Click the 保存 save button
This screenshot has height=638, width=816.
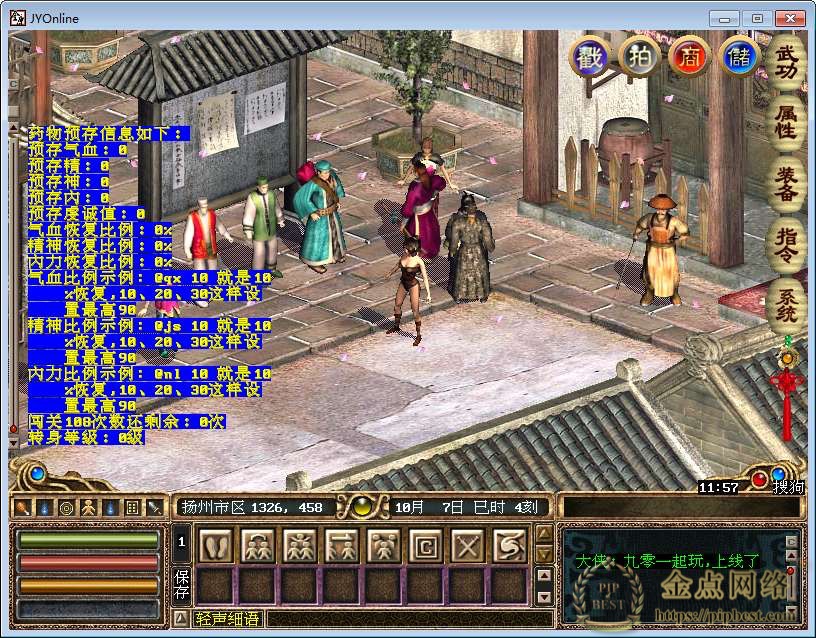tap(182, 584)
